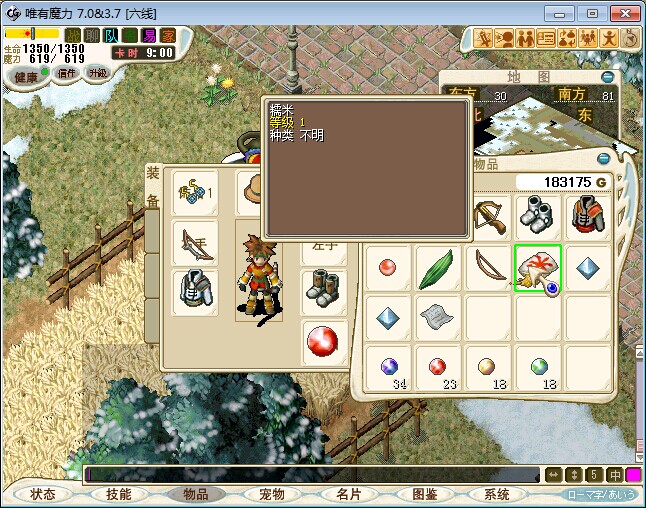
Task: Open the 系统 system menu
Action: pos(497,494)
